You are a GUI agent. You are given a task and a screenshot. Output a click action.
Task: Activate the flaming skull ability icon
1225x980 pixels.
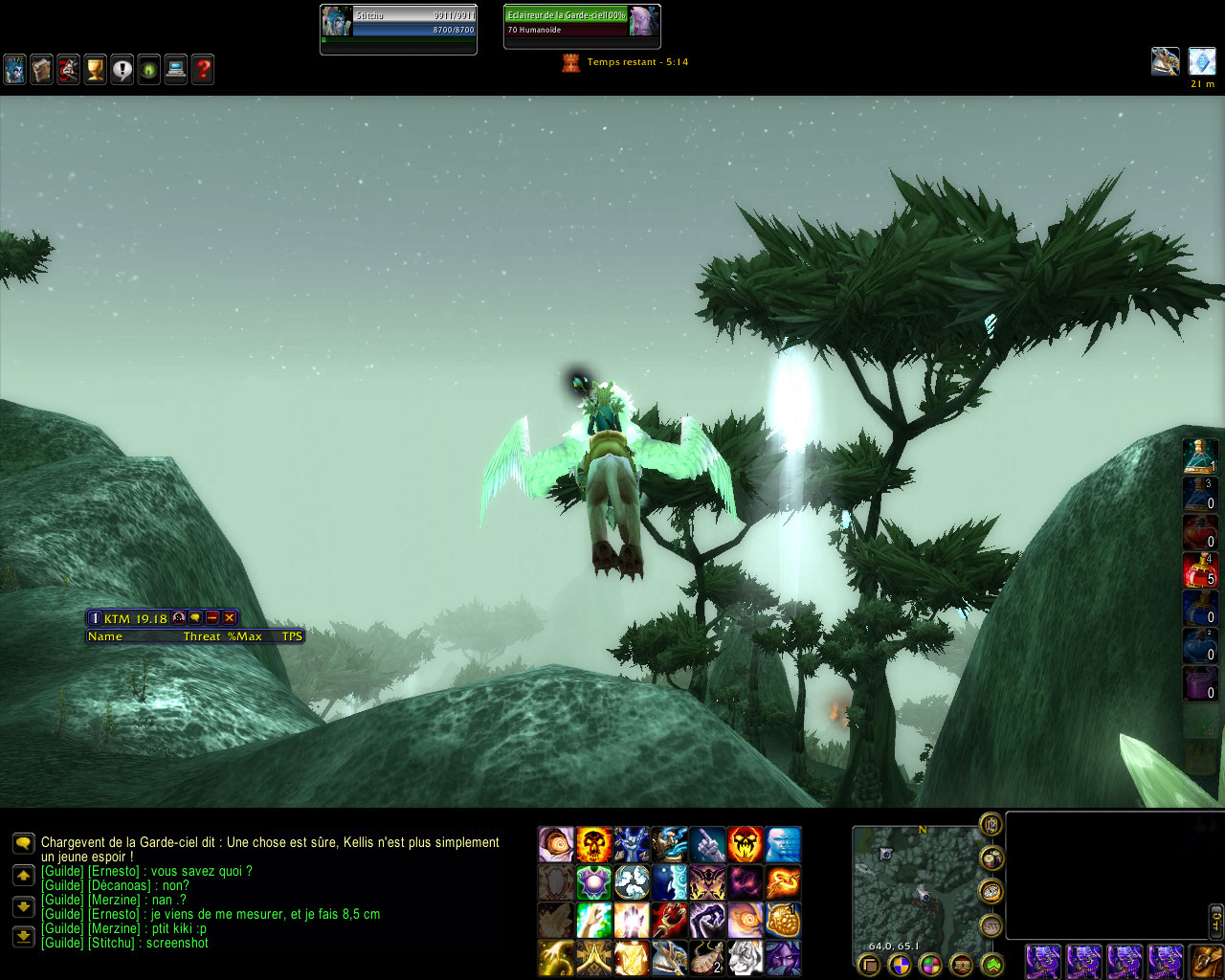tap(593, 845)
